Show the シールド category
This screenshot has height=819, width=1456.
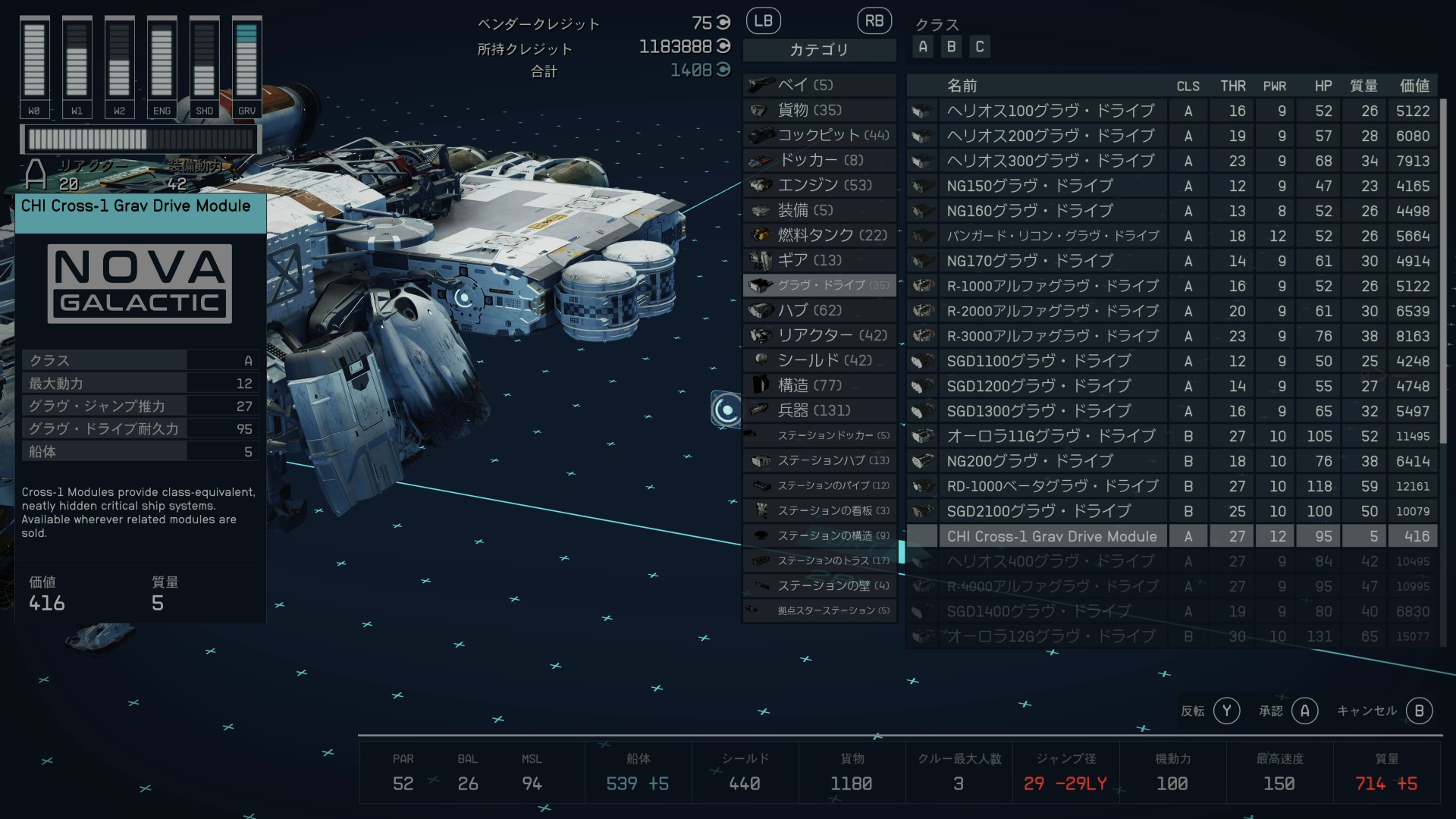coord(819,360)
